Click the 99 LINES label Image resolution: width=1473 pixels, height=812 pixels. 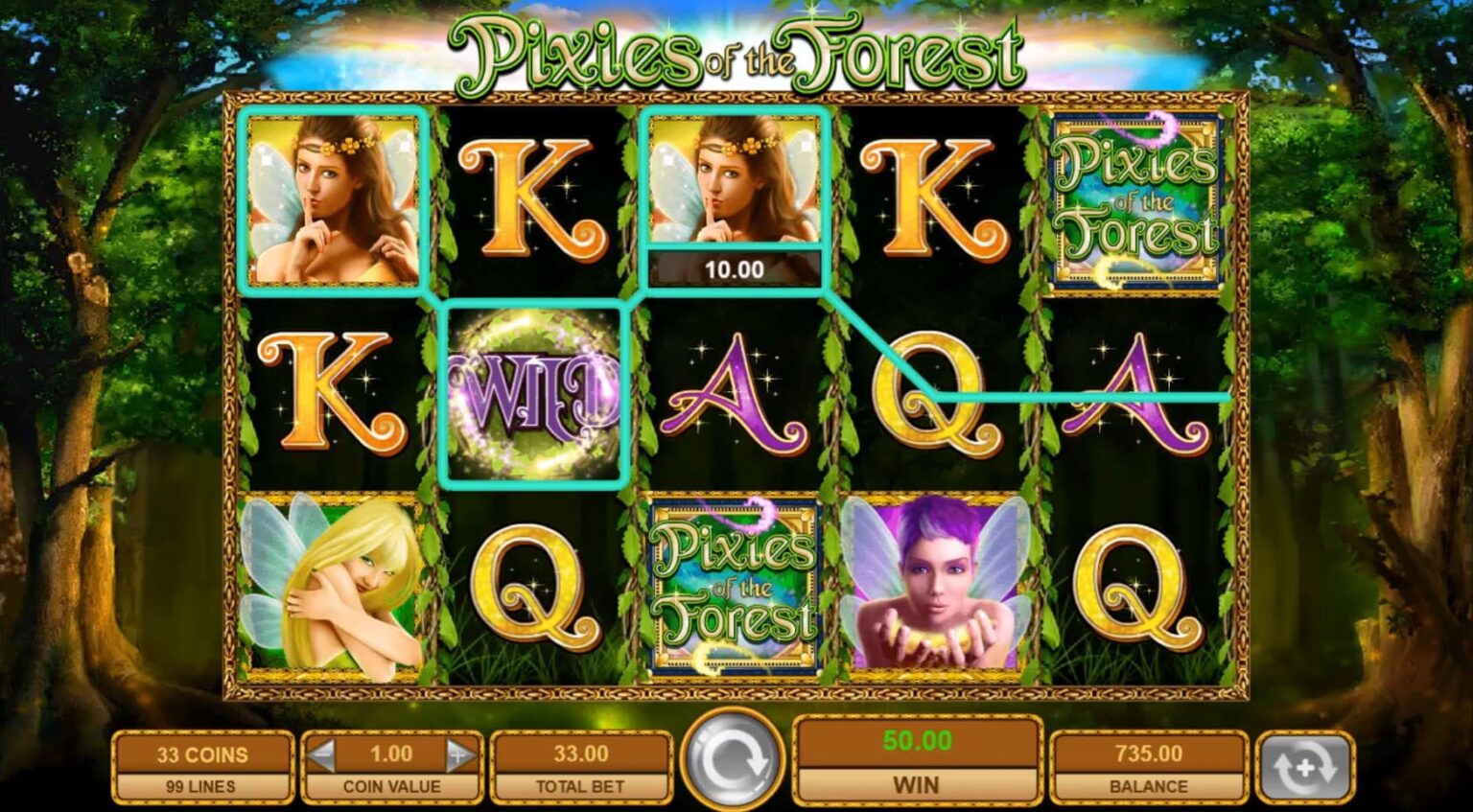(x=201, y=784)
